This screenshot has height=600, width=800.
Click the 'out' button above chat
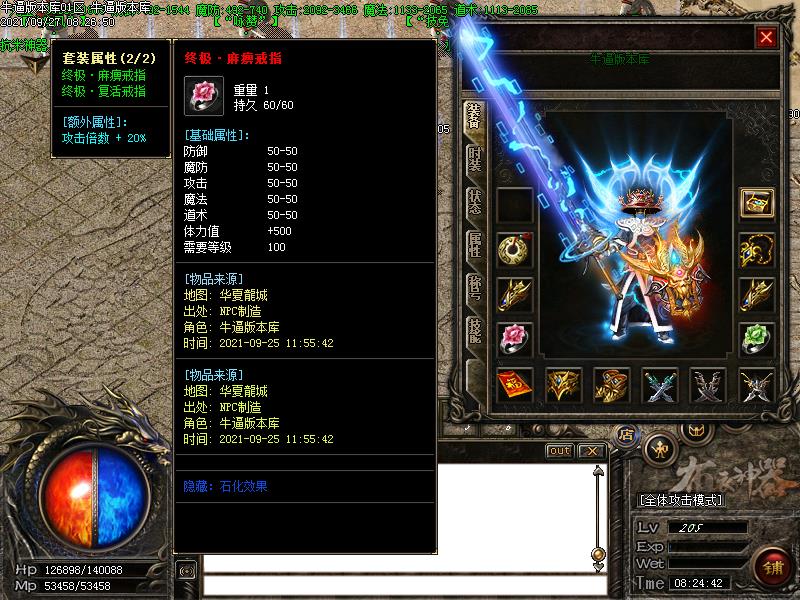(560, 451)
